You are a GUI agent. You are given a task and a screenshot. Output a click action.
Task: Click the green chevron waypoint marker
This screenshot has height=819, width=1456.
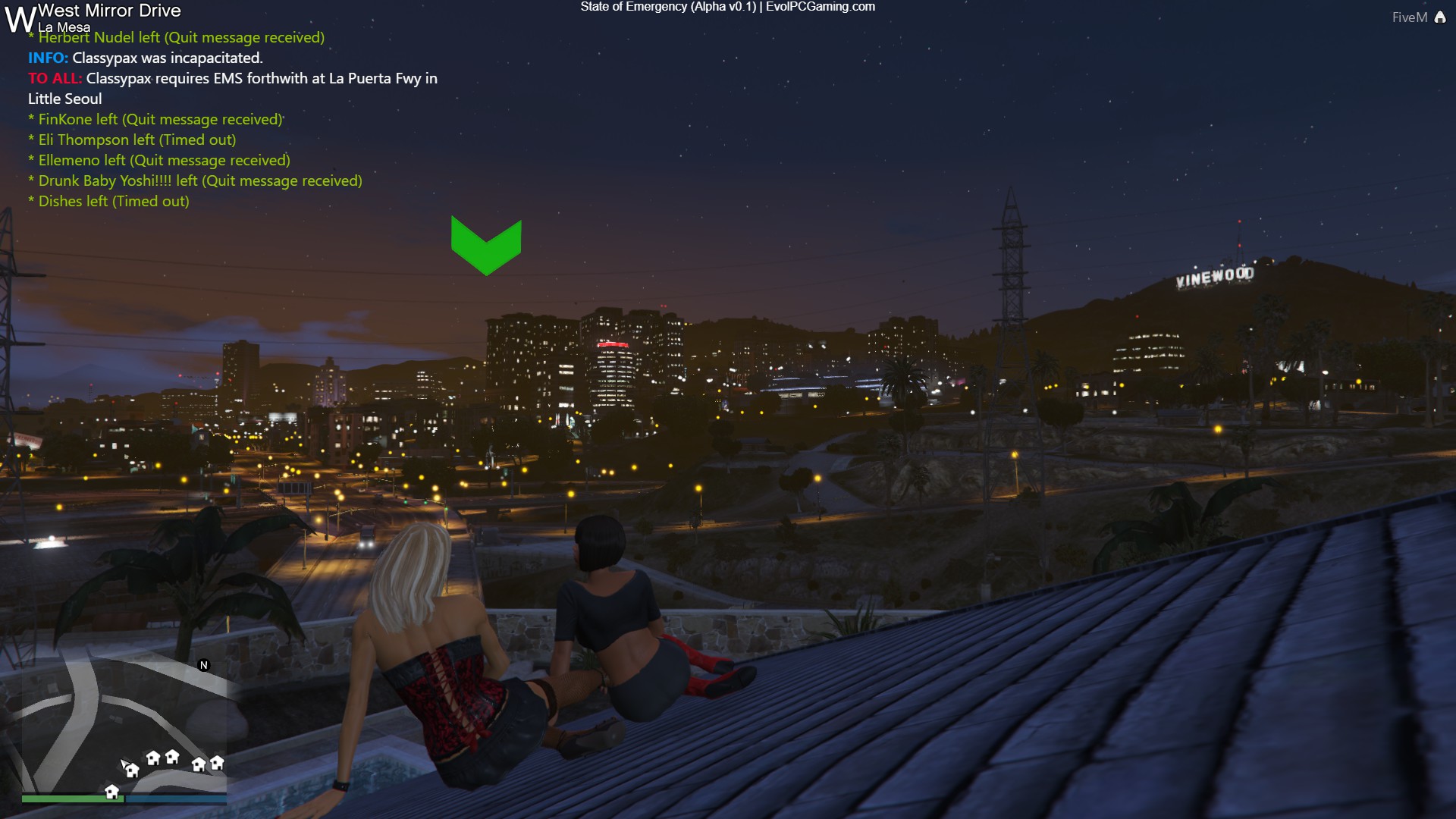point(486,245)
